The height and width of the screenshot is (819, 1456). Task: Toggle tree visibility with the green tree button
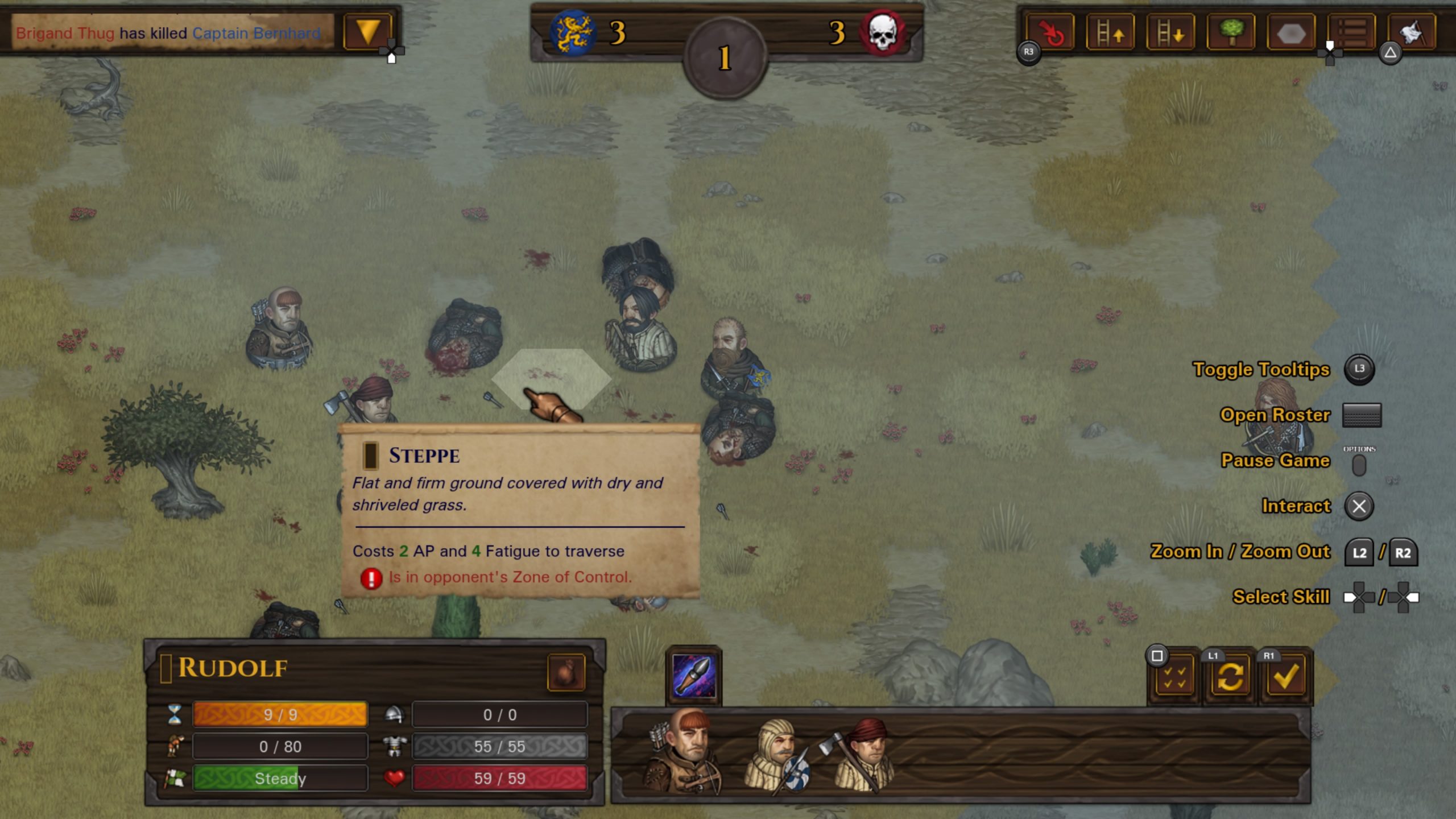coord(1230,33)
